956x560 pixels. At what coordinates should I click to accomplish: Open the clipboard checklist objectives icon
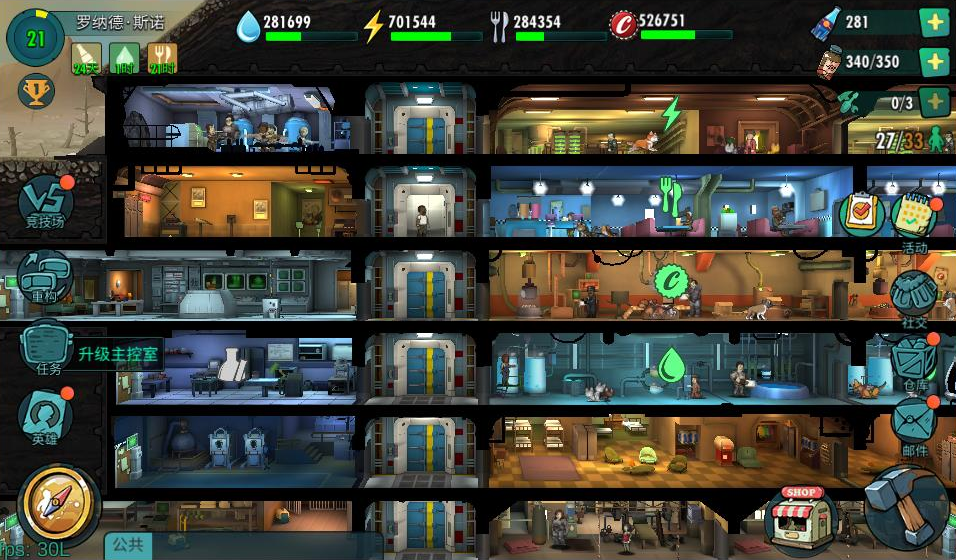pyautogui.click(x=859, y=212)
